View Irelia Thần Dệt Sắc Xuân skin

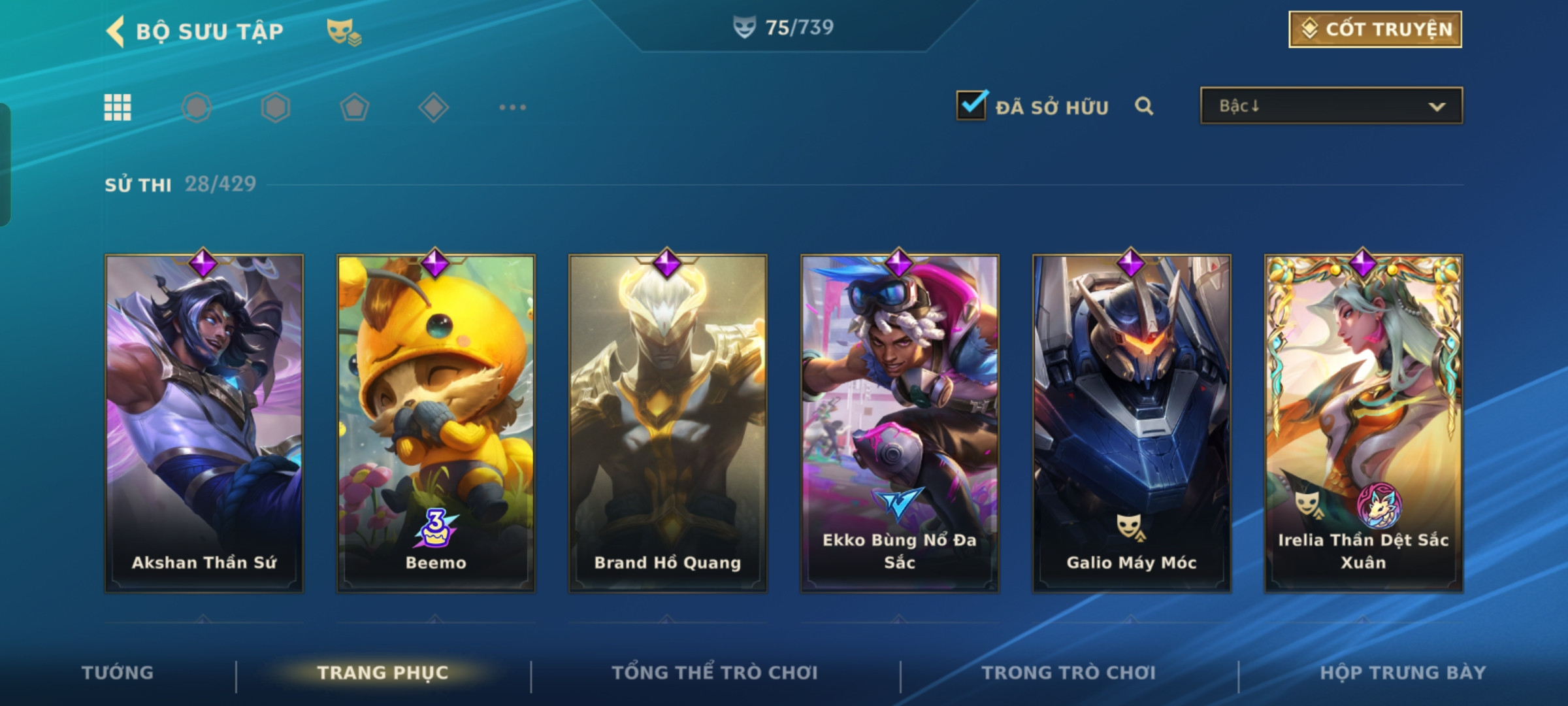click(x=1363, y=423)
